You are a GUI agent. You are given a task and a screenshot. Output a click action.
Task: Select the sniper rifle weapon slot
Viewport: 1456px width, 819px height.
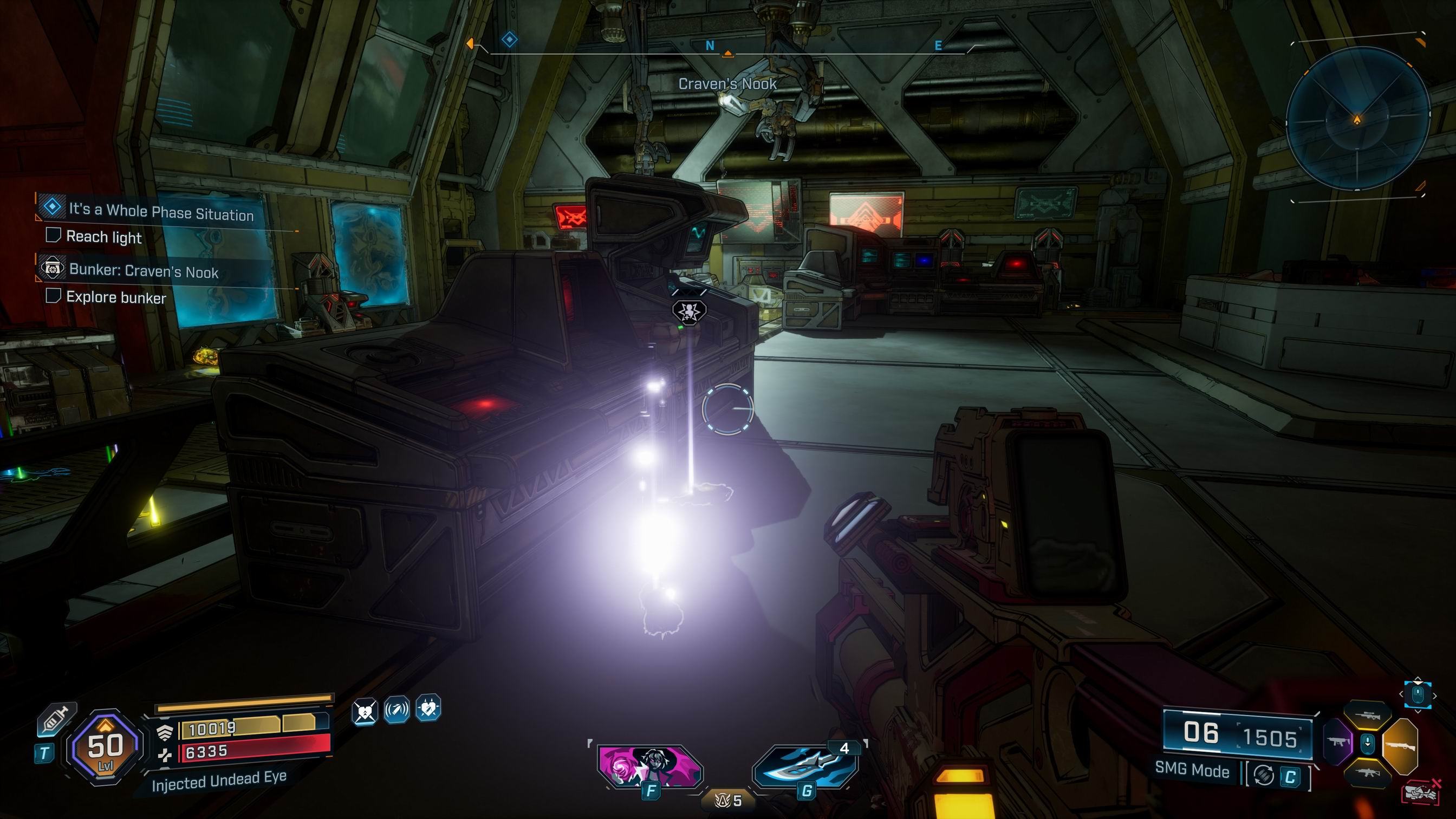tap(1367, 716)
